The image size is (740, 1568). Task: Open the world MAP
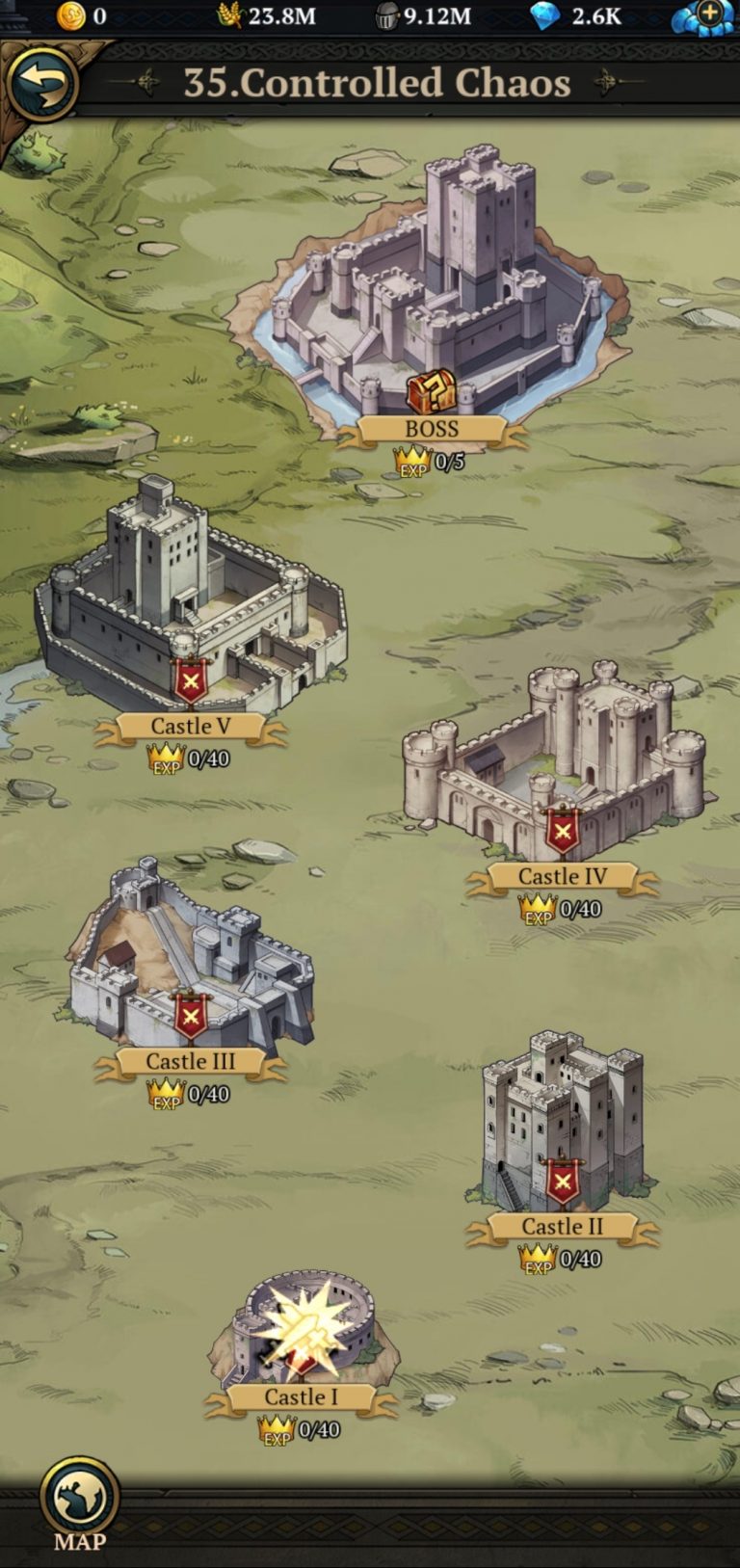79,1499
